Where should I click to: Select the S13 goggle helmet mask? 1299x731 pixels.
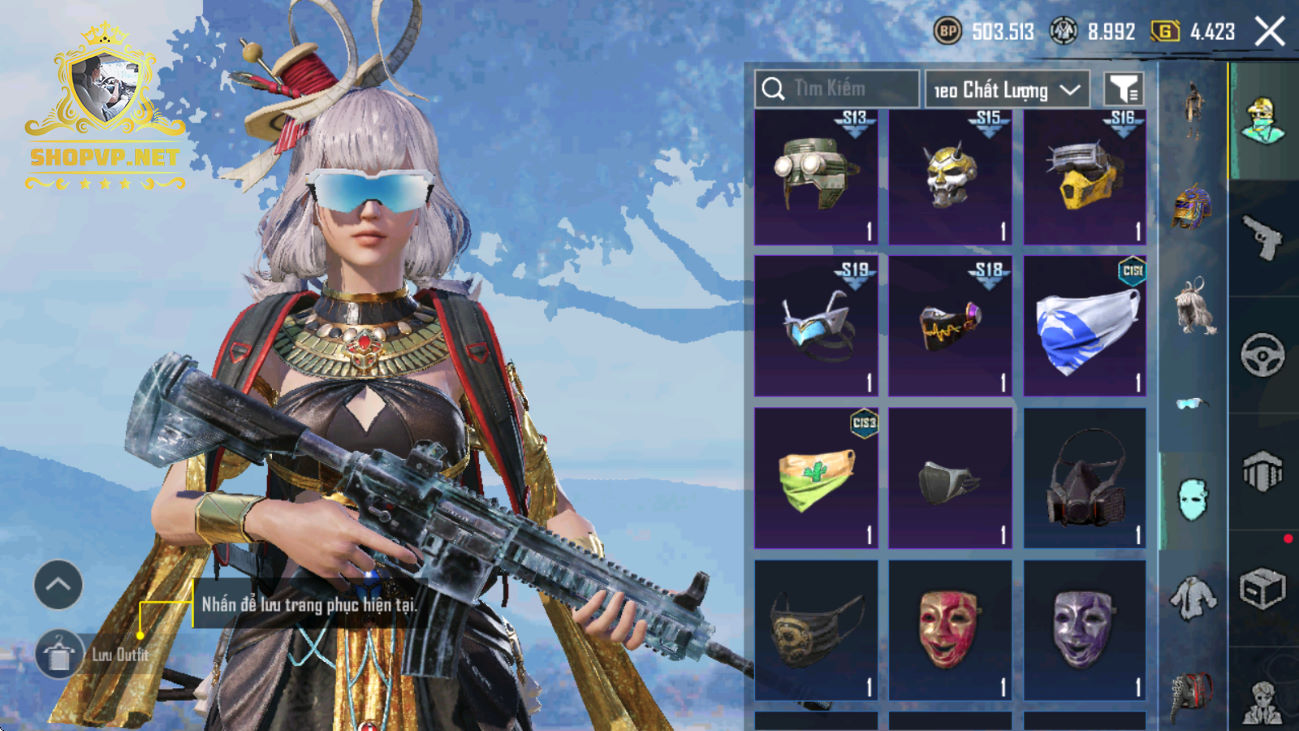[816, 178]
